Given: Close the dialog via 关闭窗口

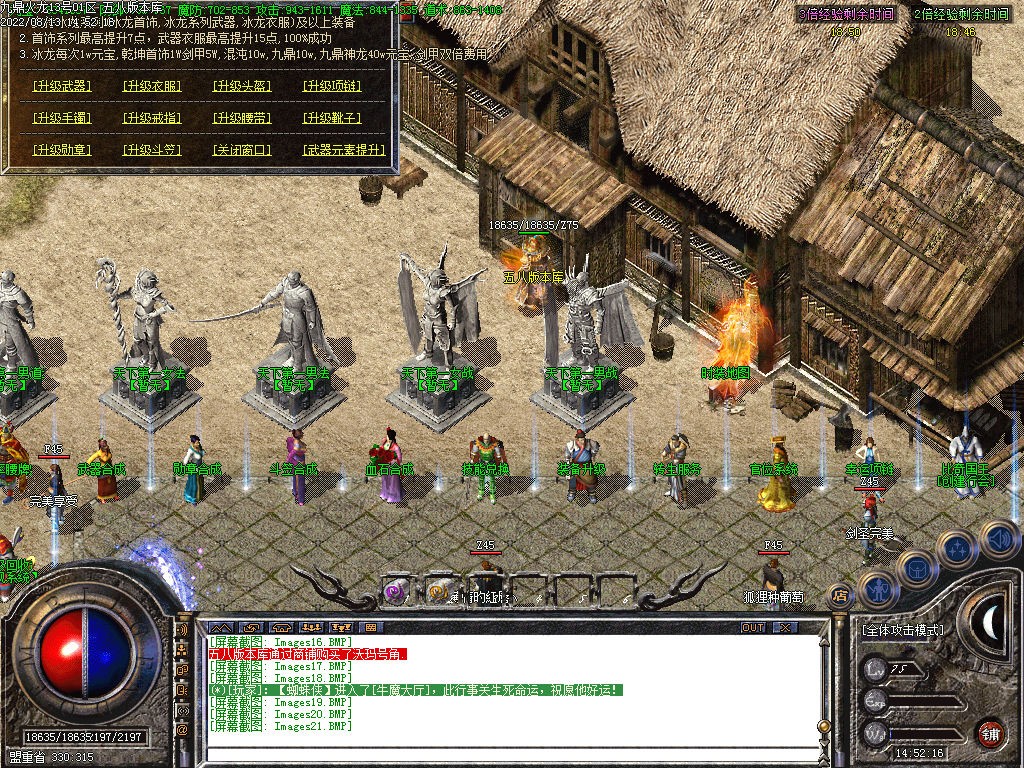Looking at the screenshot, I should tap(242, 150).
